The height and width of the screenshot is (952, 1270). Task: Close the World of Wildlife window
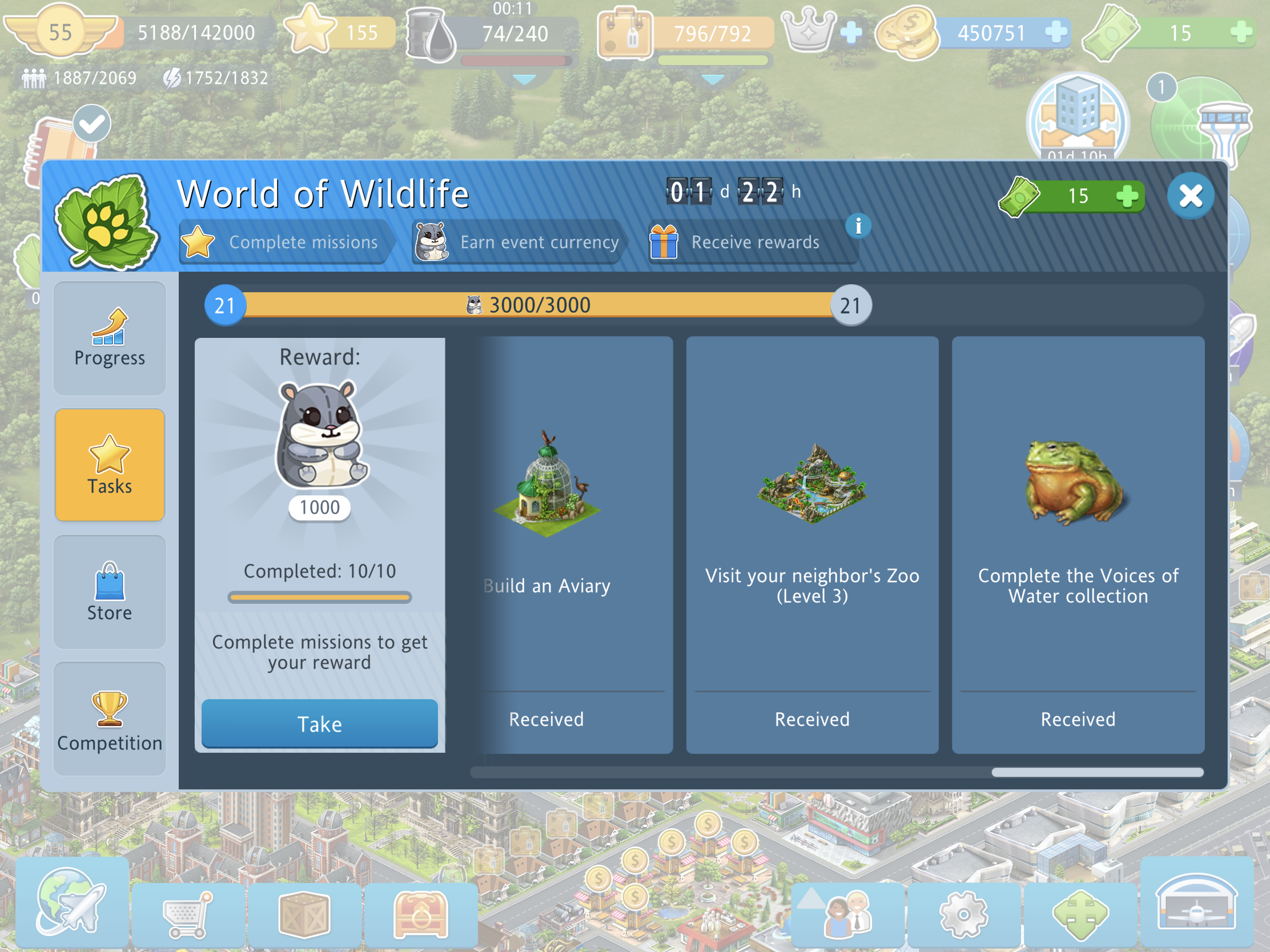tap(1190, 196)
